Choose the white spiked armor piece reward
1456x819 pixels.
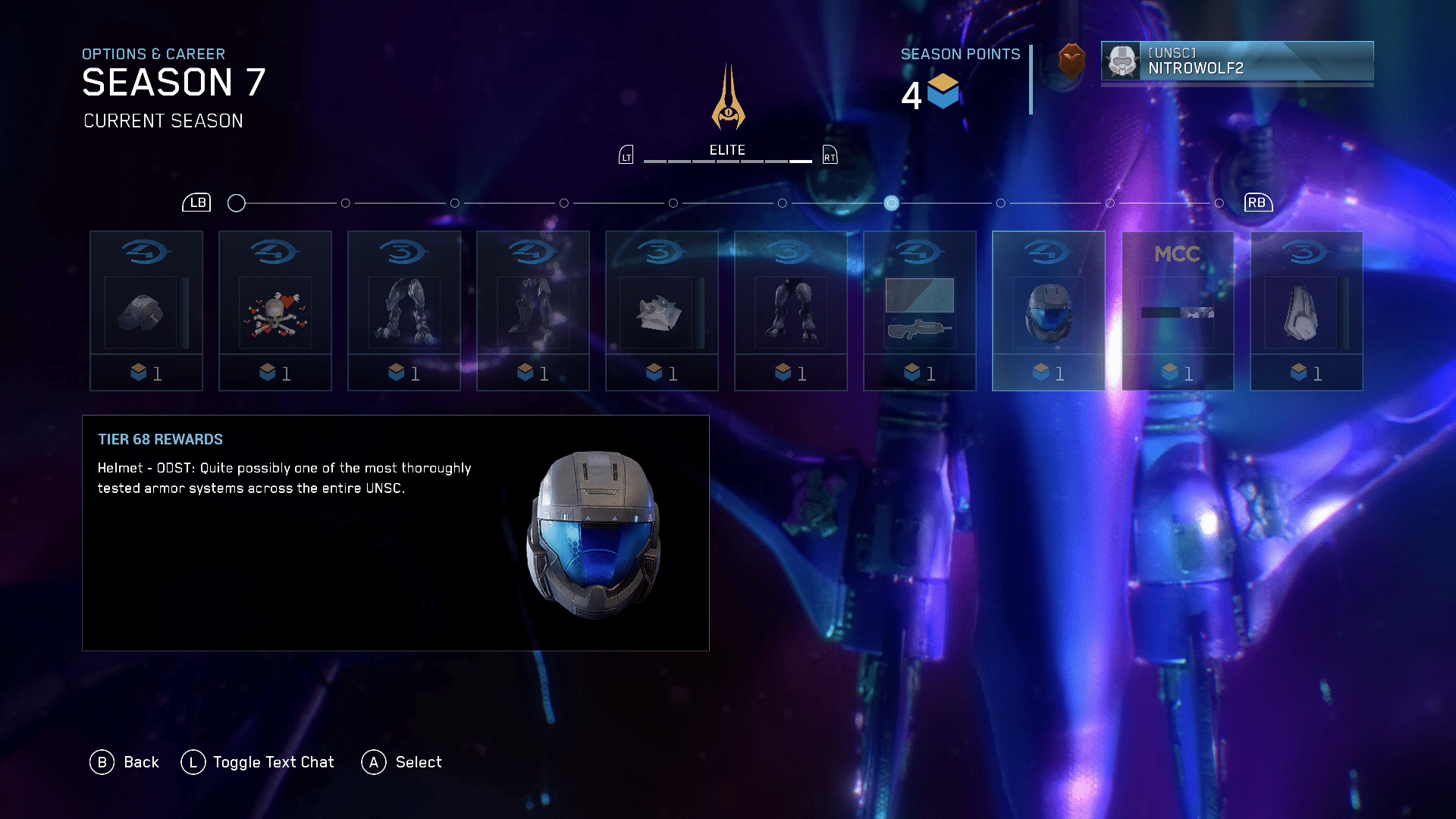[661, 311]
